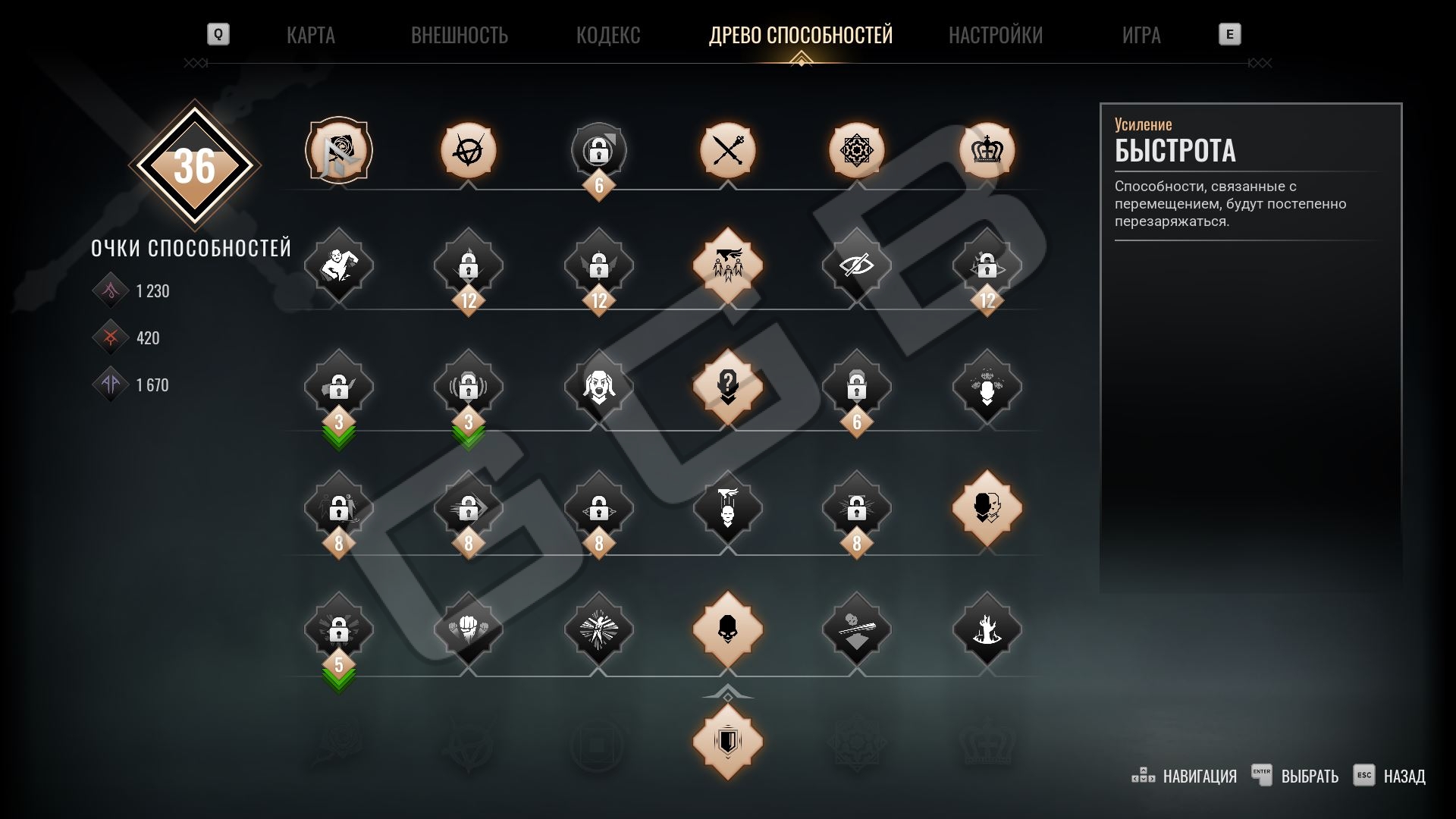Select the question mark head ability
1456x819 pixels.
[x=727, y=387]
